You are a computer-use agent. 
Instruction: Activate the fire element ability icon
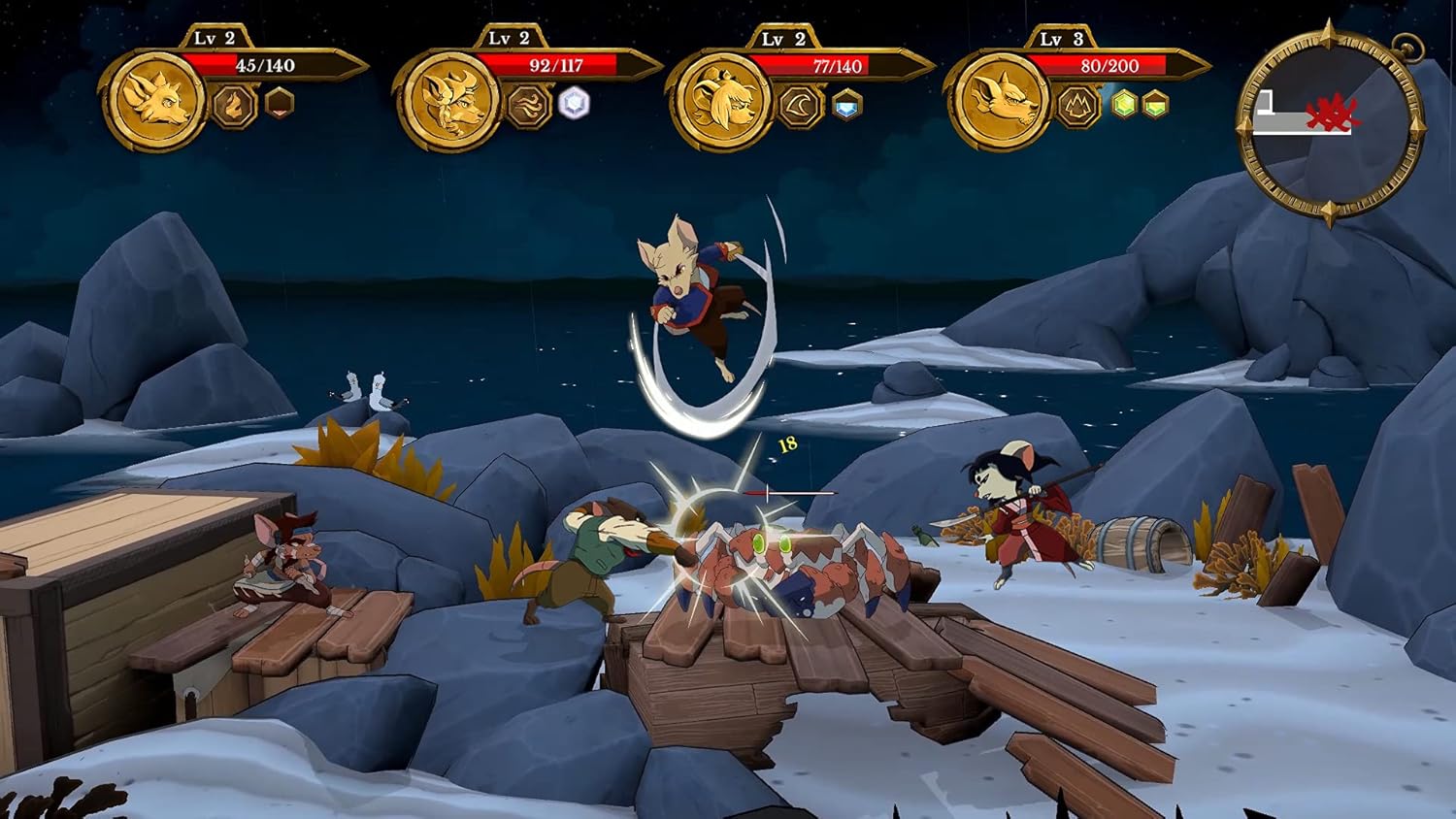pyautogui.click(x=234, y=105)
